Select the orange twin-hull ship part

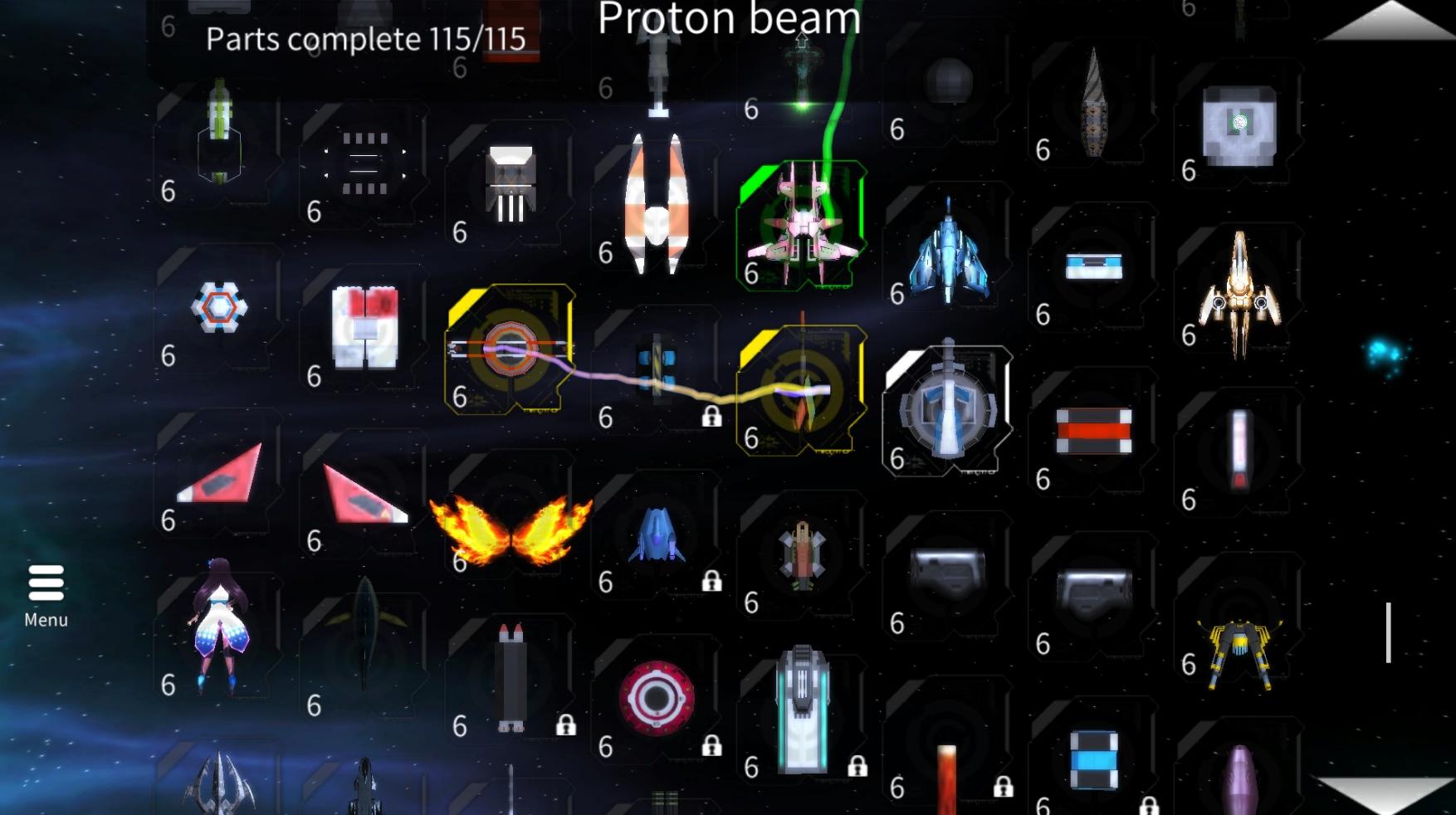click(656, 203)
